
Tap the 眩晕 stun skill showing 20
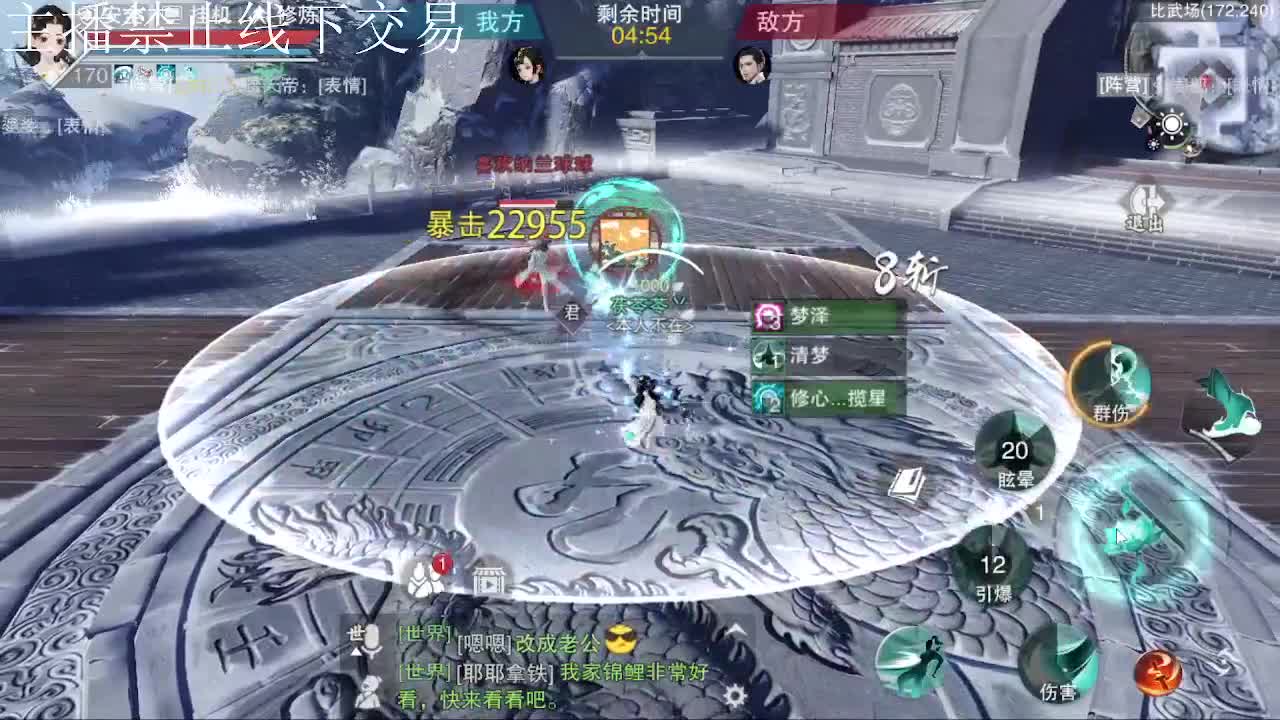pos(1015,455)
